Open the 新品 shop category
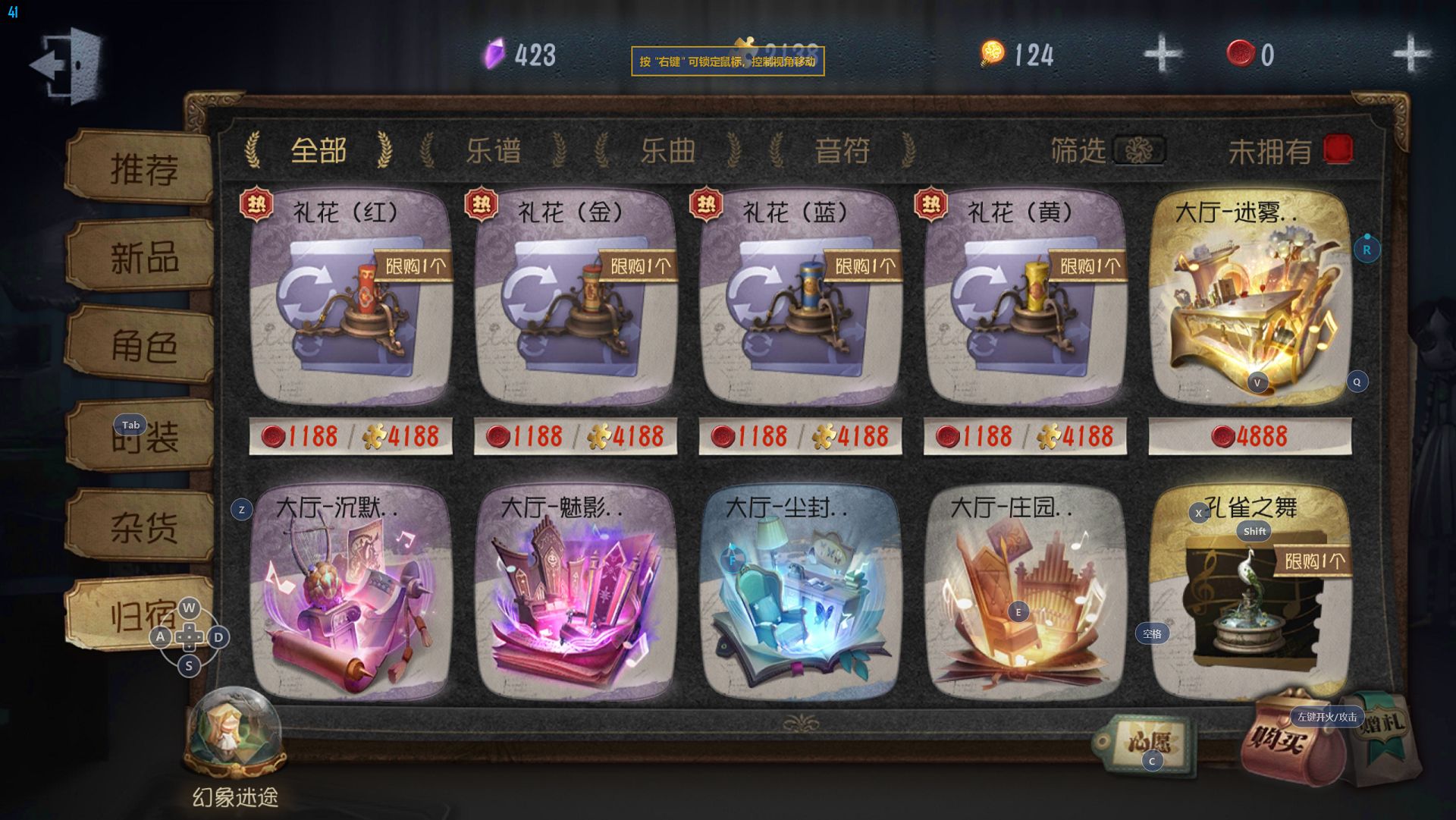 point(142,258)
